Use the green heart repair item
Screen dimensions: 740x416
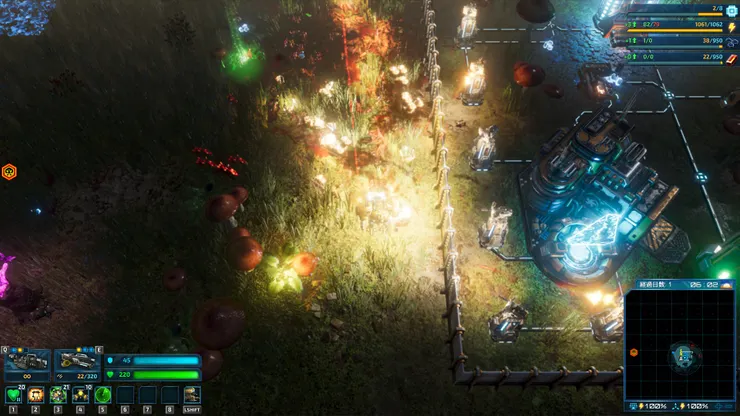pyautogui.click(x=13, y=395)
